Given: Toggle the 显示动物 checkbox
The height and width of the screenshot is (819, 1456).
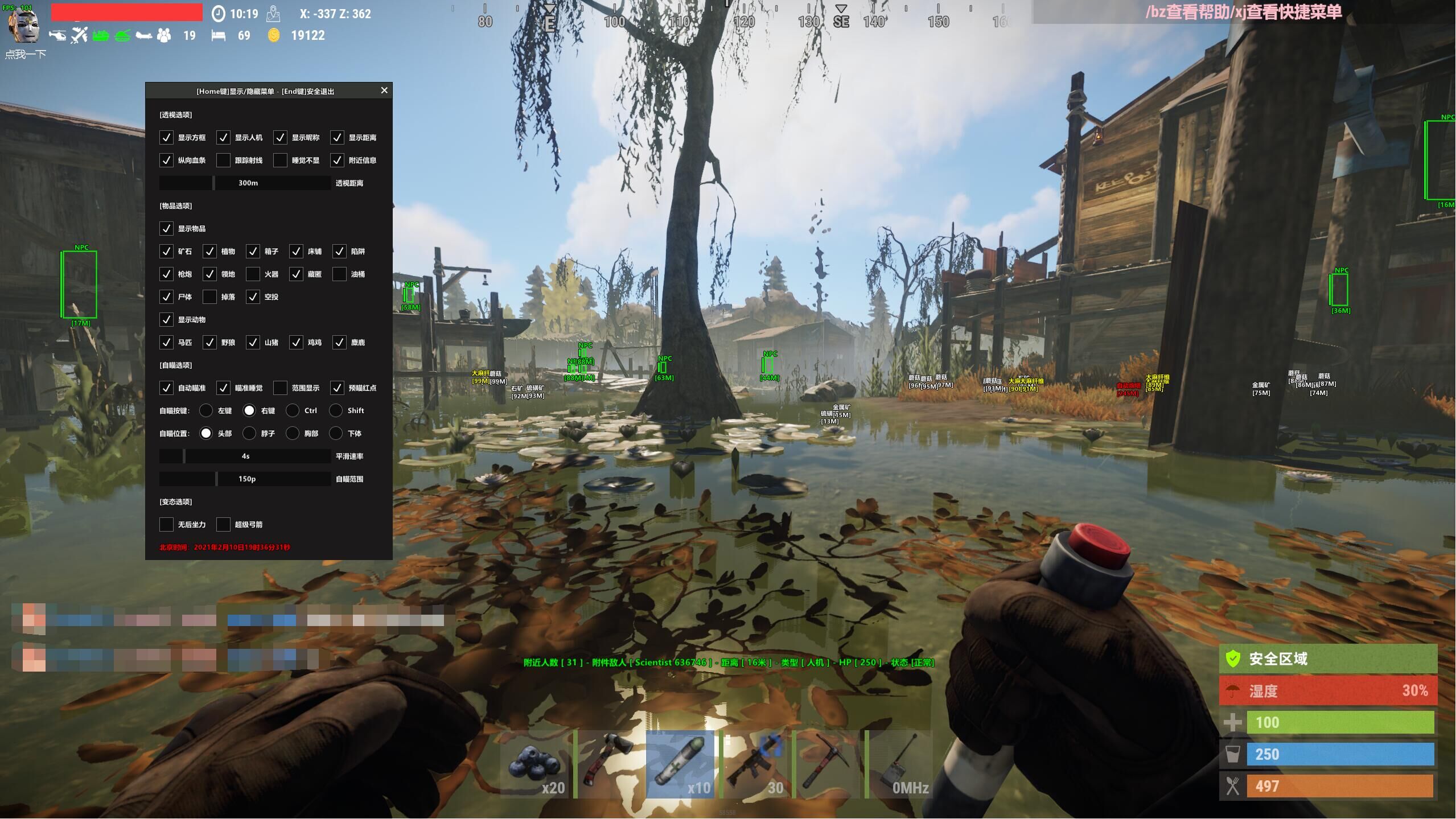Looking at the screenshot, I should click(166, 320).
